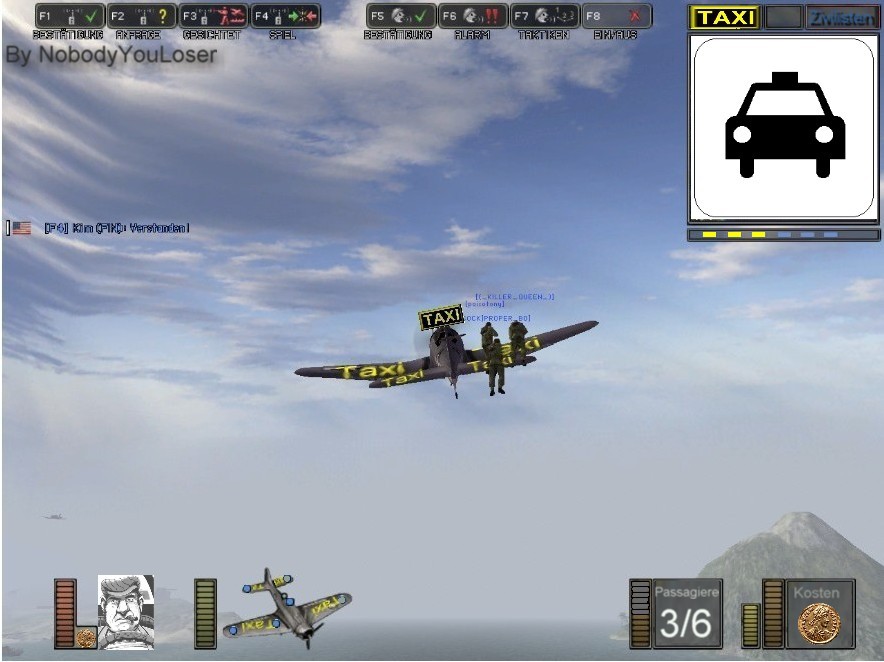The height and width of the screenshot is (662, 884).
Task: Select the pilot portrait icon
Action: click(125, 611)
